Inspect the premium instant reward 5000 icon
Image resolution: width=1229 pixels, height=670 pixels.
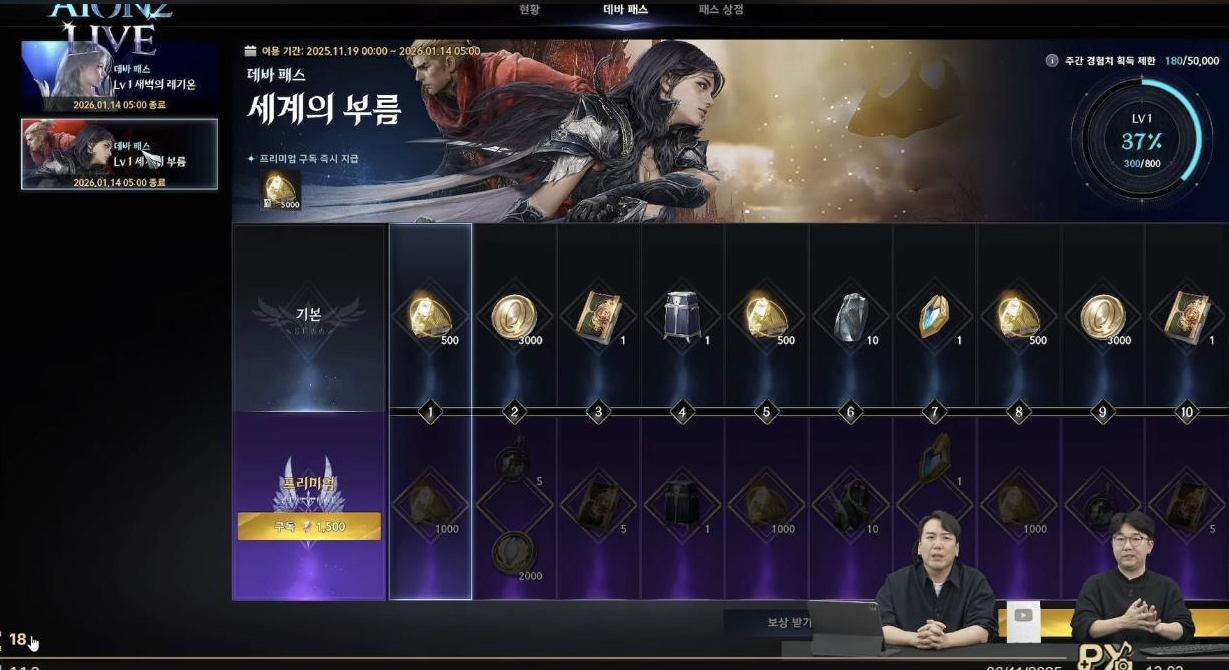(280, 190)
